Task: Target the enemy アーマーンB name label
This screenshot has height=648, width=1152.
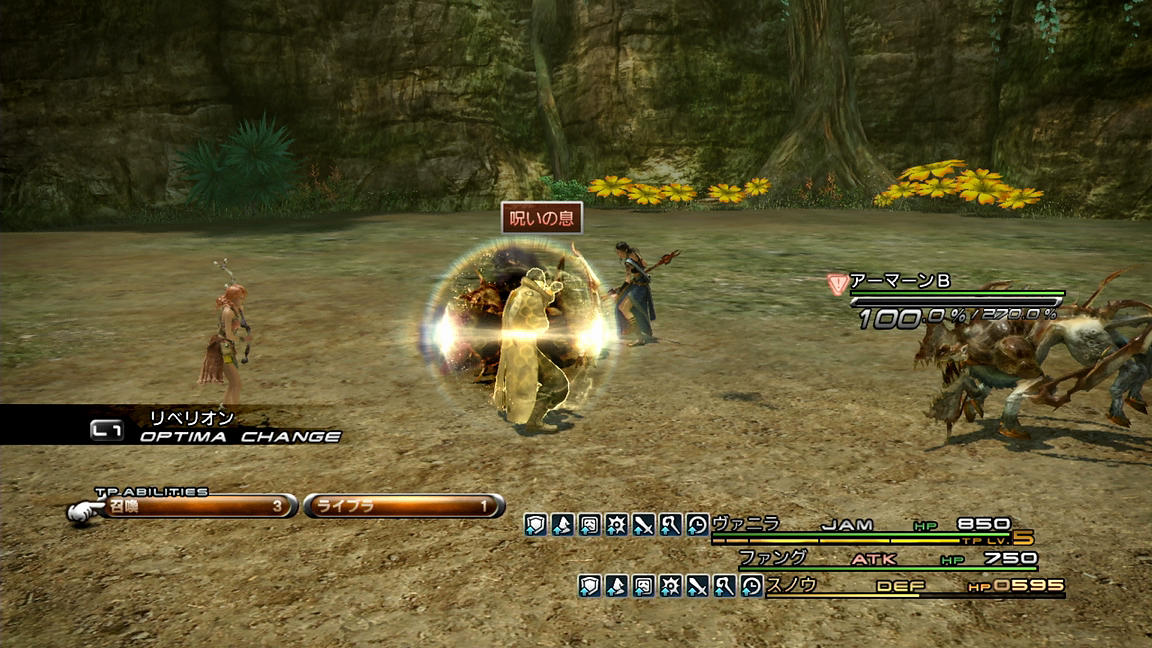Action: [899, 282]
